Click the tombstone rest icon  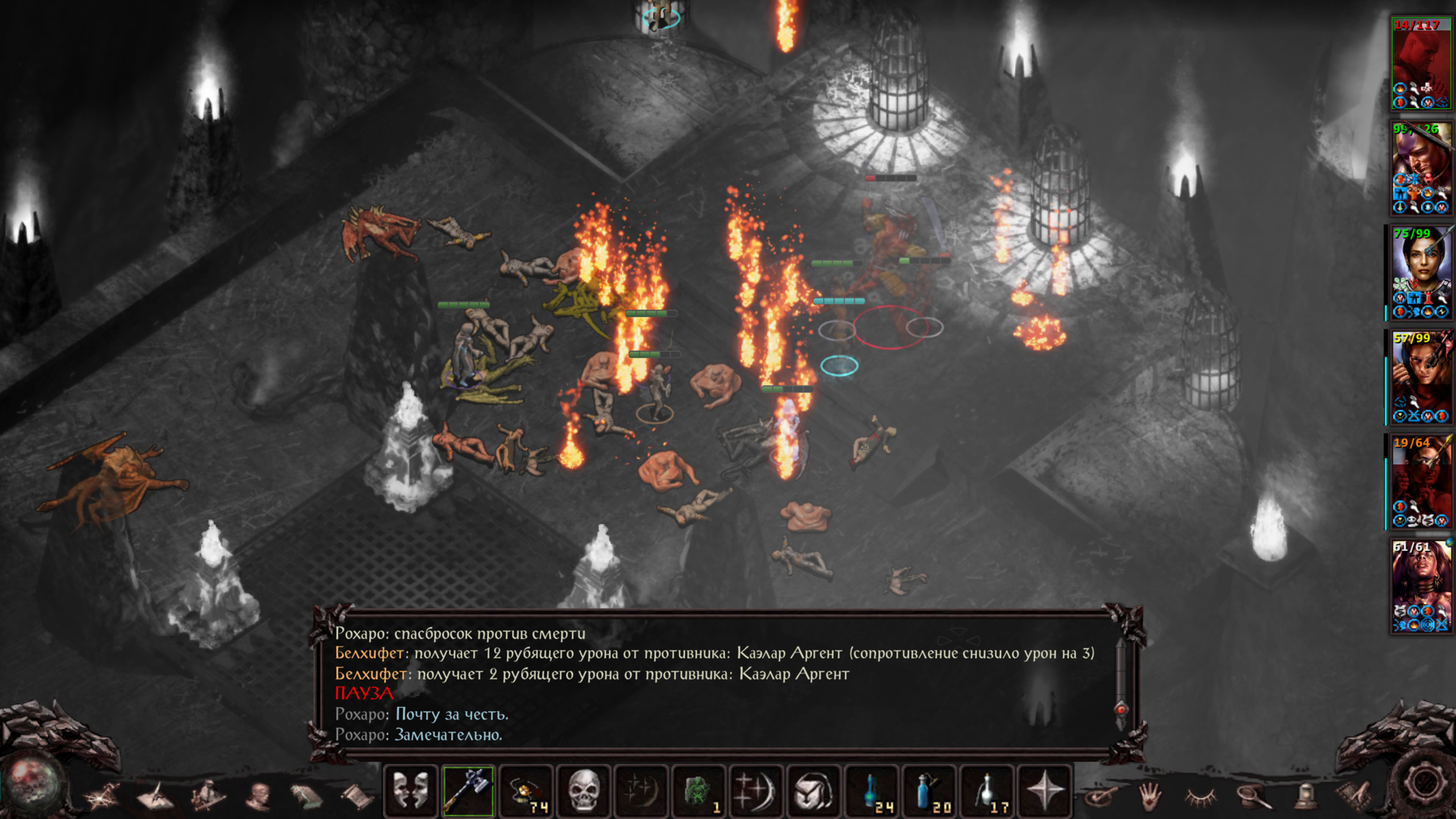(x=1306, y=796)
